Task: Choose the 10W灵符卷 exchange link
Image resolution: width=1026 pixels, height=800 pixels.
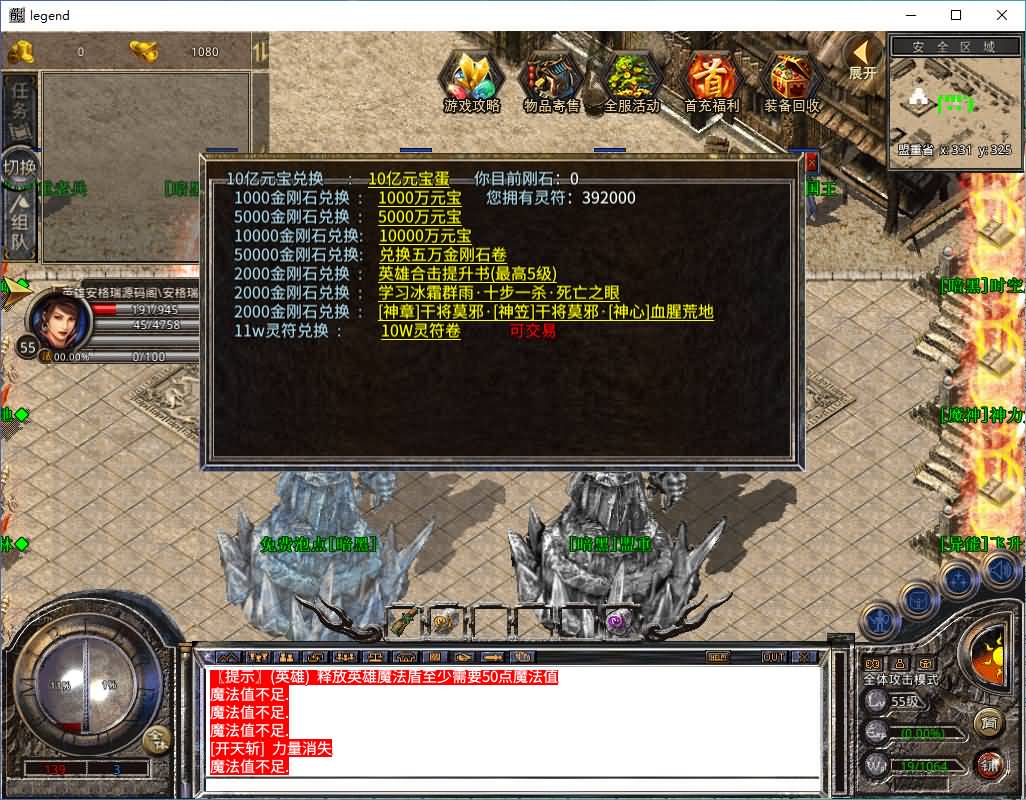Action: coord(420,331)
